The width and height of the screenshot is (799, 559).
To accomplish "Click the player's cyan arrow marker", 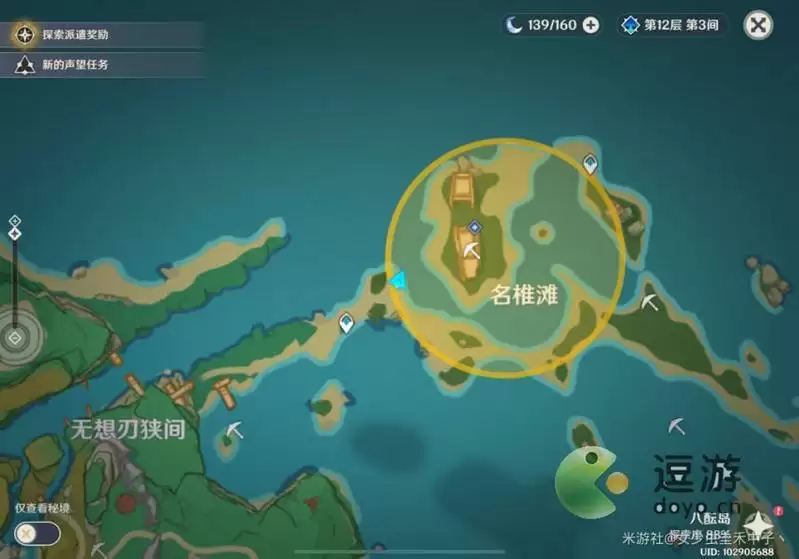I will pyautogui.click(x=399, y=283).
